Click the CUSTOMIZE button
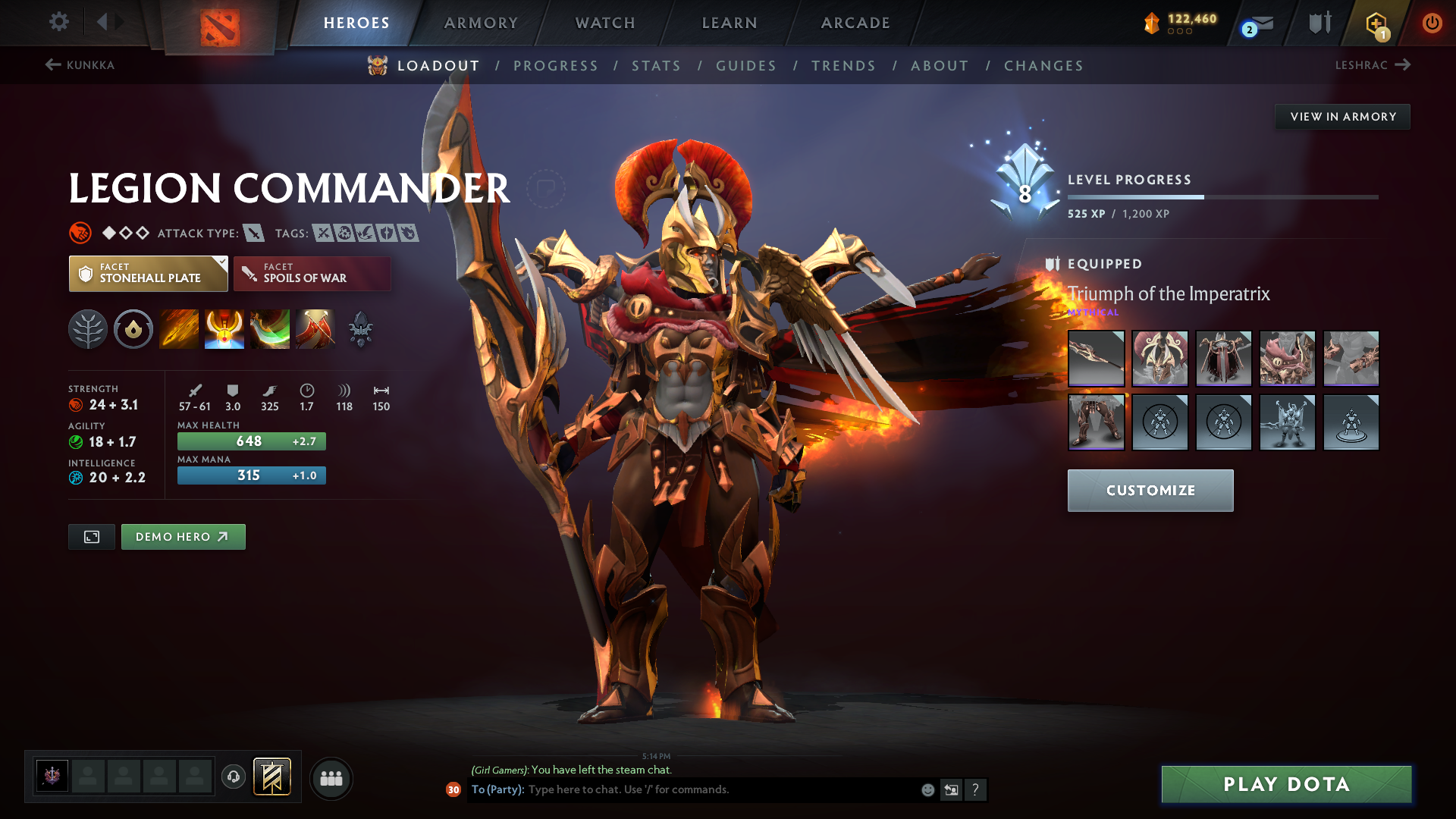The height and width of the screenshot is (819, 1456). point(1150,491)
